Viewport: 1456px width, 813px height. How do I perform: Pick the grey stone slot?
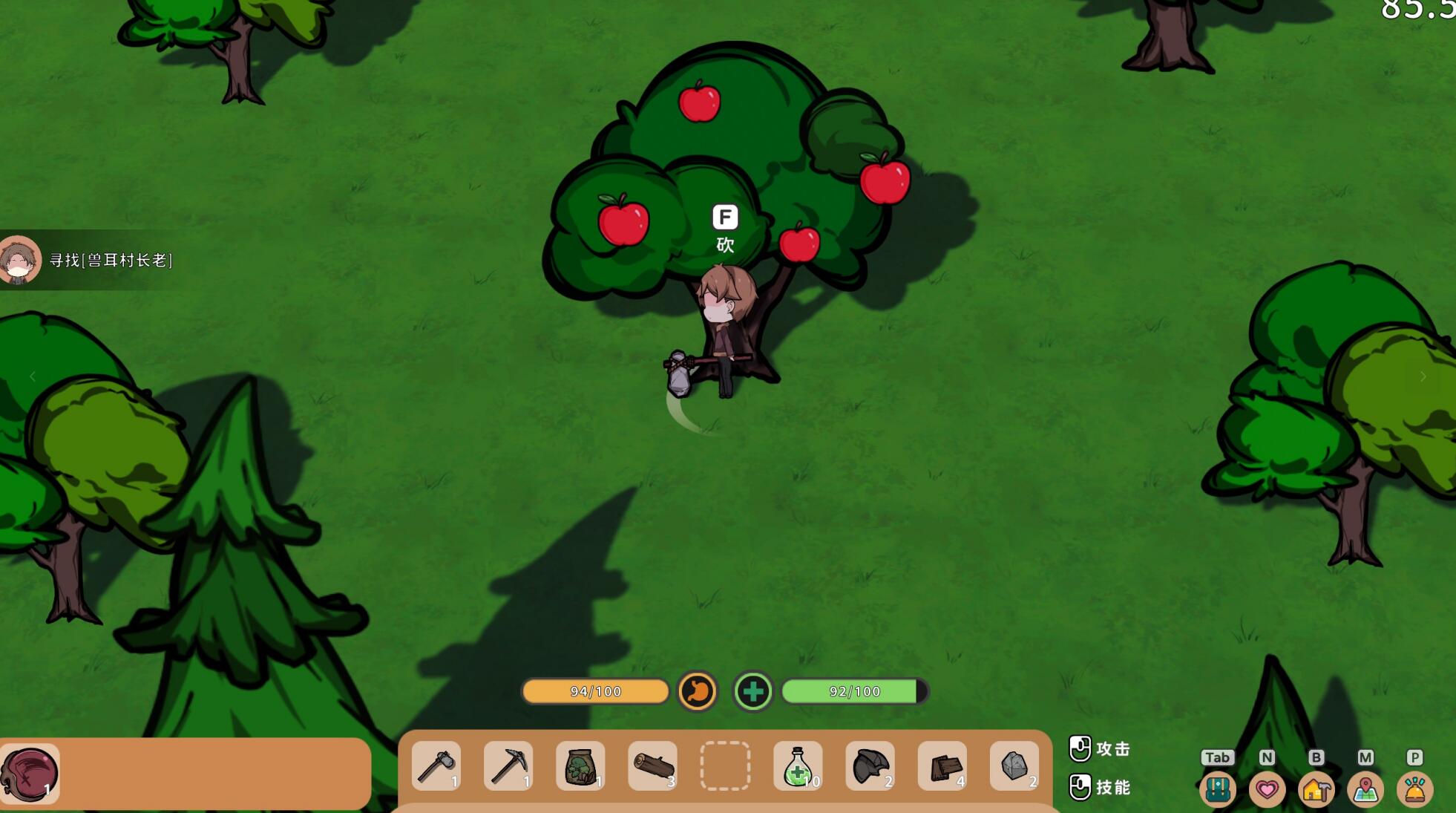coord(1014,766)
